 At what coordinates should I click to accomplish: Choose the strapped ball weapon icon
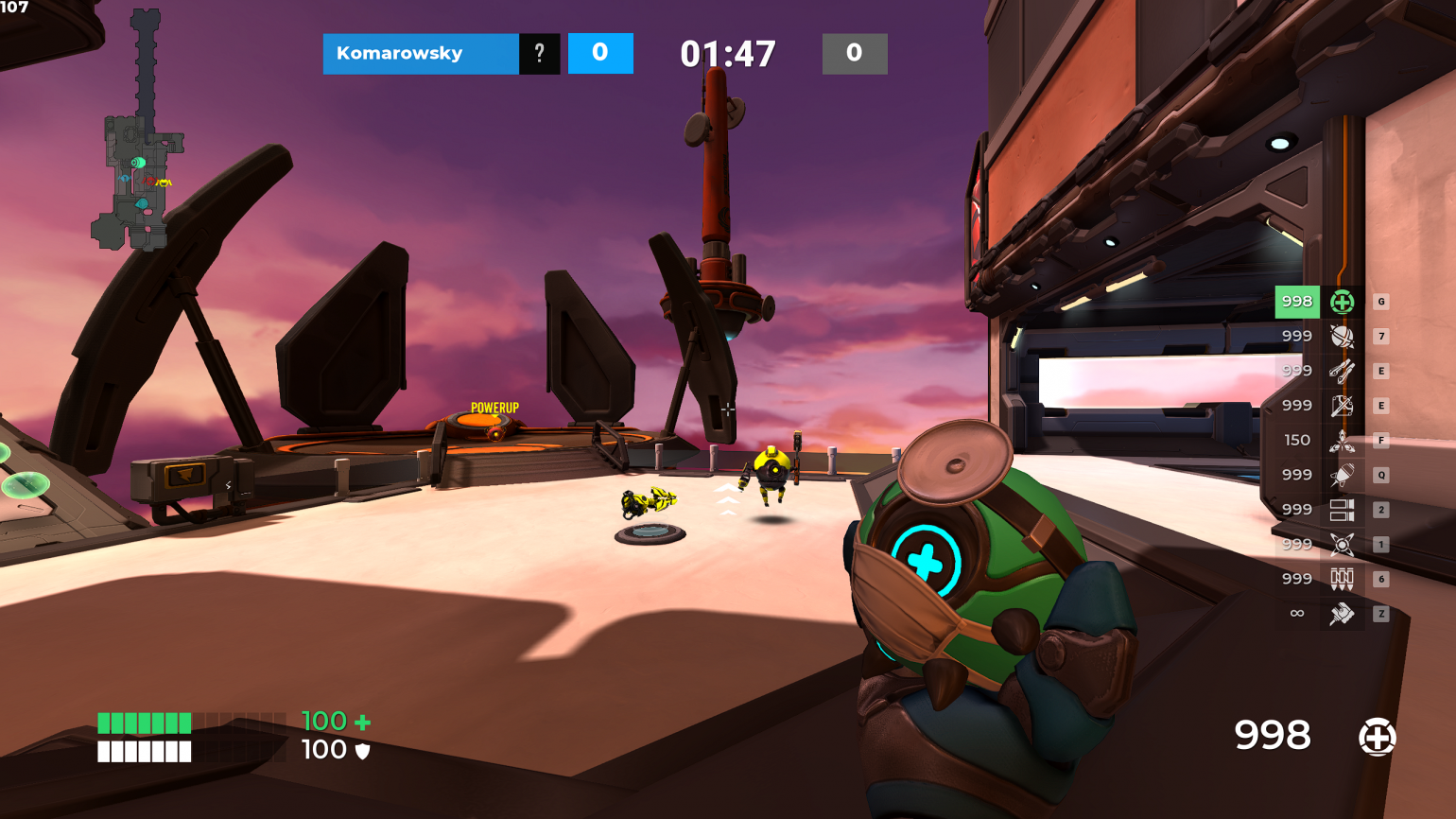(x=1342, y=337)
